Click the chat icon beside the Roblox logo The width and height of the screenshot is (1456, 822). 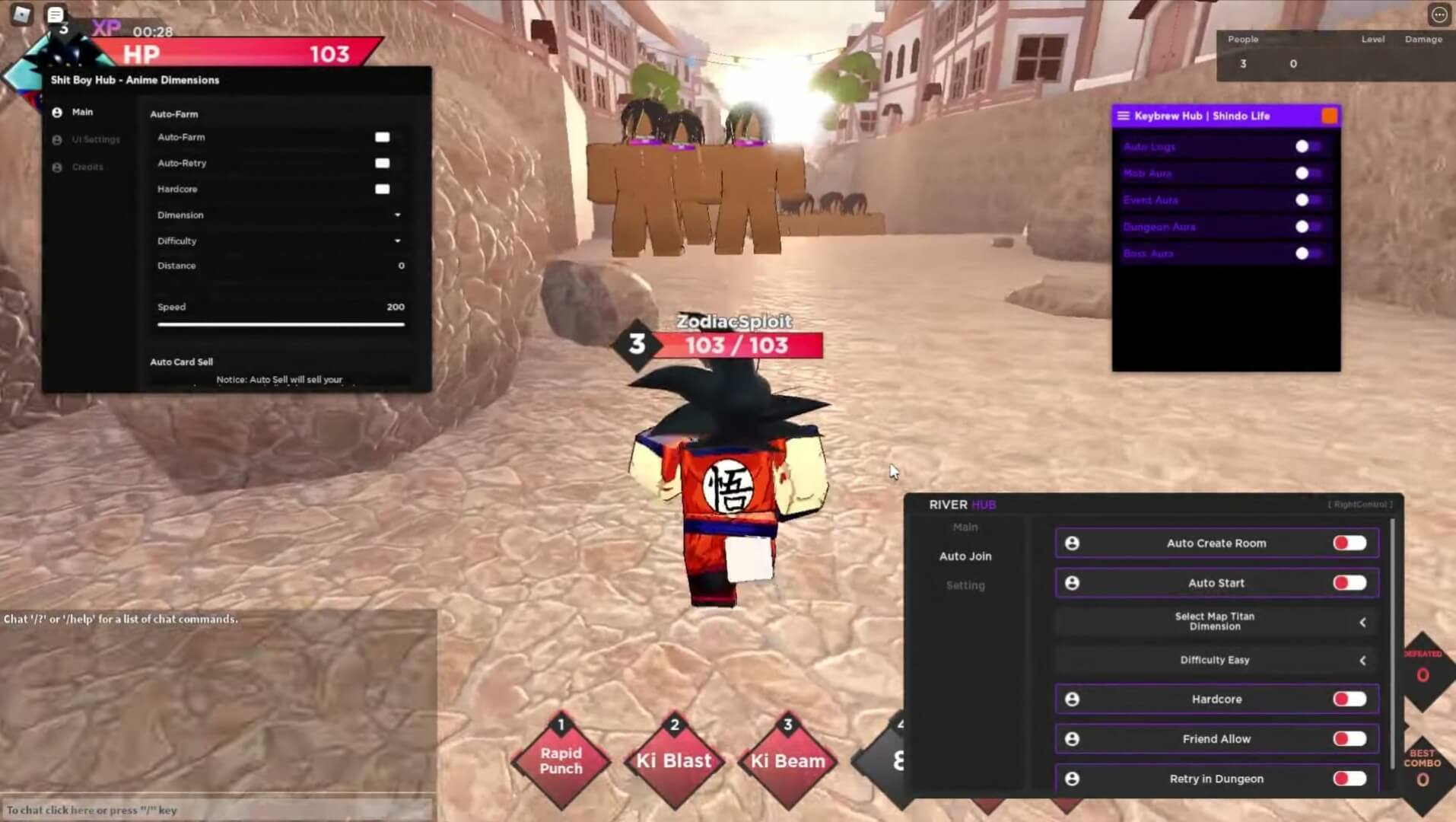pyautogui.click(x=54, y=14)
